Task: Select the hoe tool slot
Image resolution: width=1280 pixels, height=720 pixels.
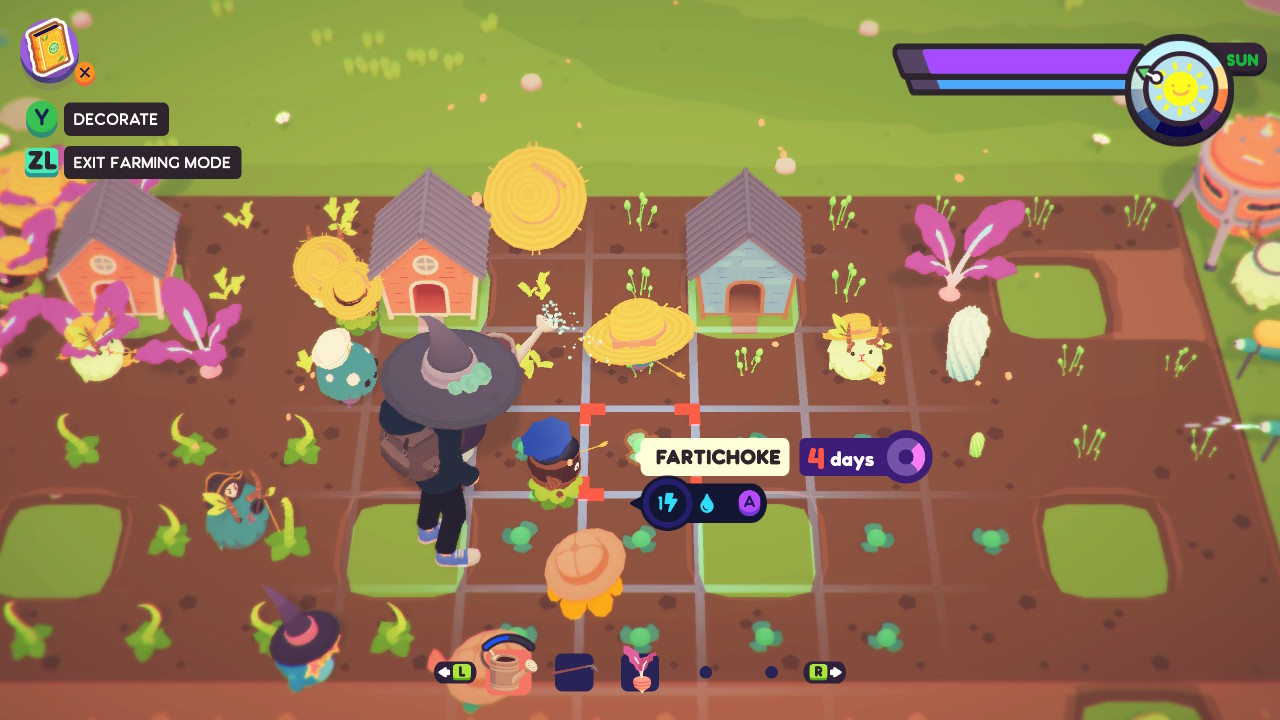Action: pyautogui.click(x=573, y=672)
